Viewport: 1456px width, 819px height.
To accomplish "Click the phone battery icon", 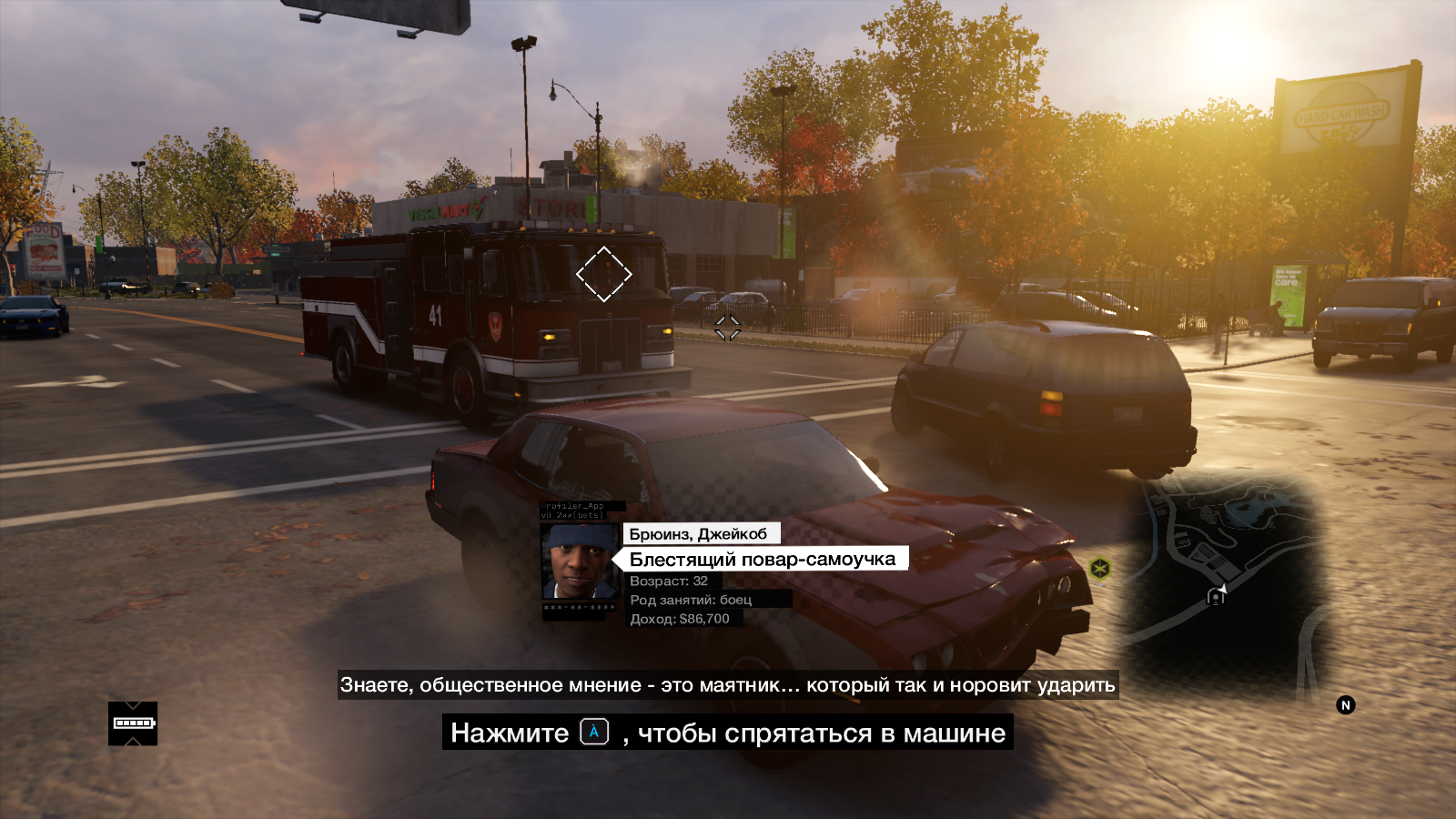I will coord(133,723).
